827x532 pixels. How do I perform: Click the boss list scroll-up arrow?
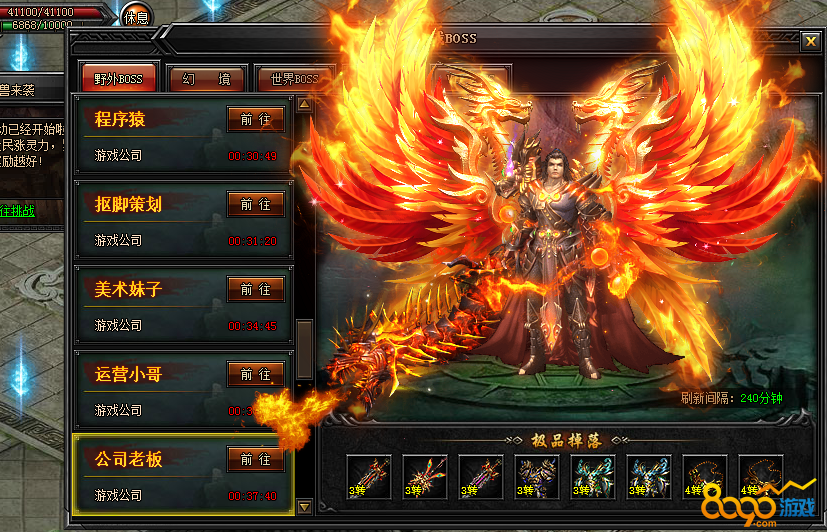[305, 103]
